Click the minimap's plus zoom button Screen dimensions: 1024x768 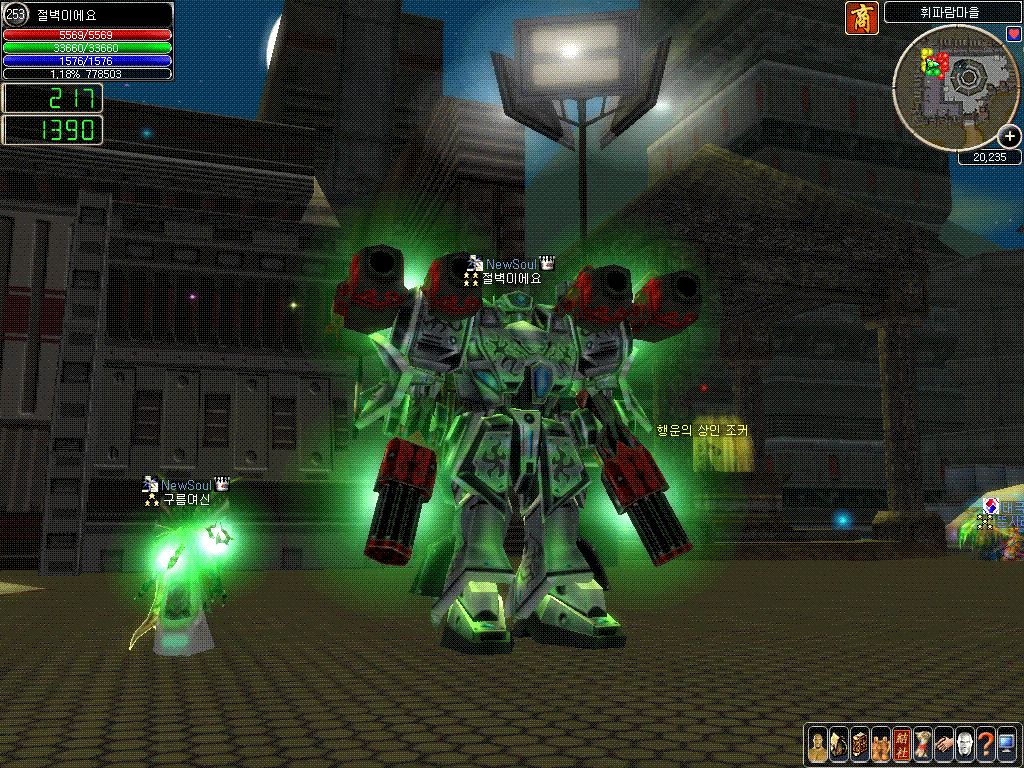tap(1009, 136)
